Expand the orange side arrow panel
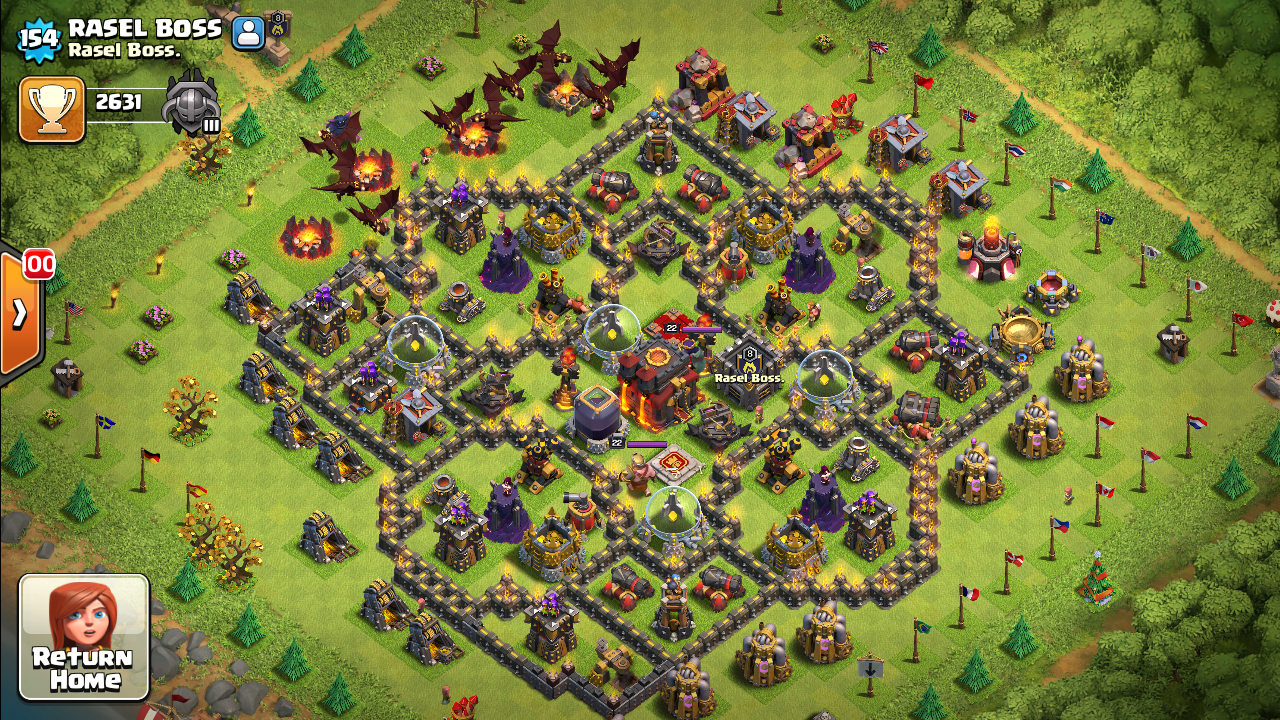 pyautogui.click(x=20, y=313)
